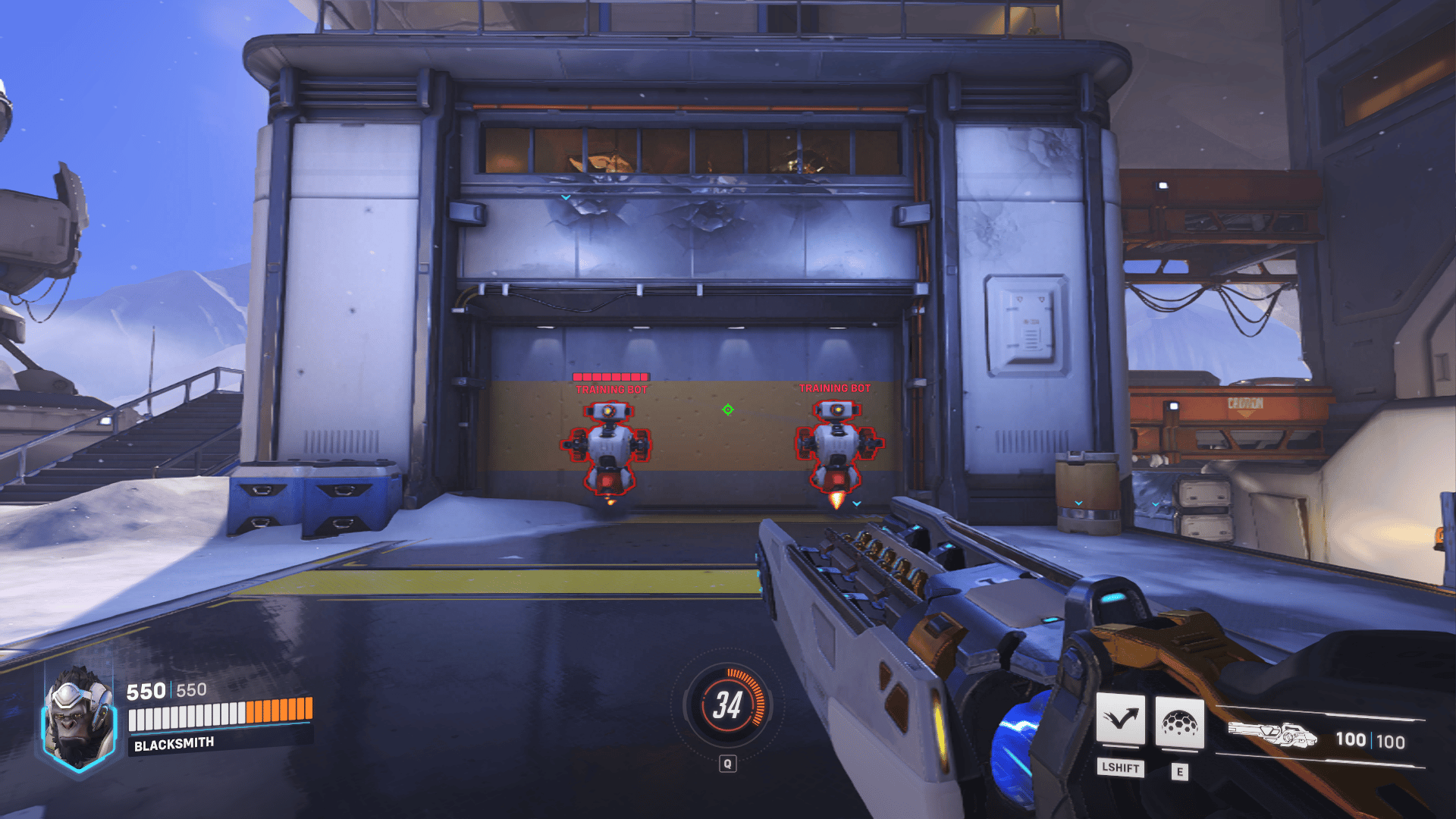Viewport: 1456px width, 819px height.
Task: Click the E keybind label
Action: [1181, 770]
